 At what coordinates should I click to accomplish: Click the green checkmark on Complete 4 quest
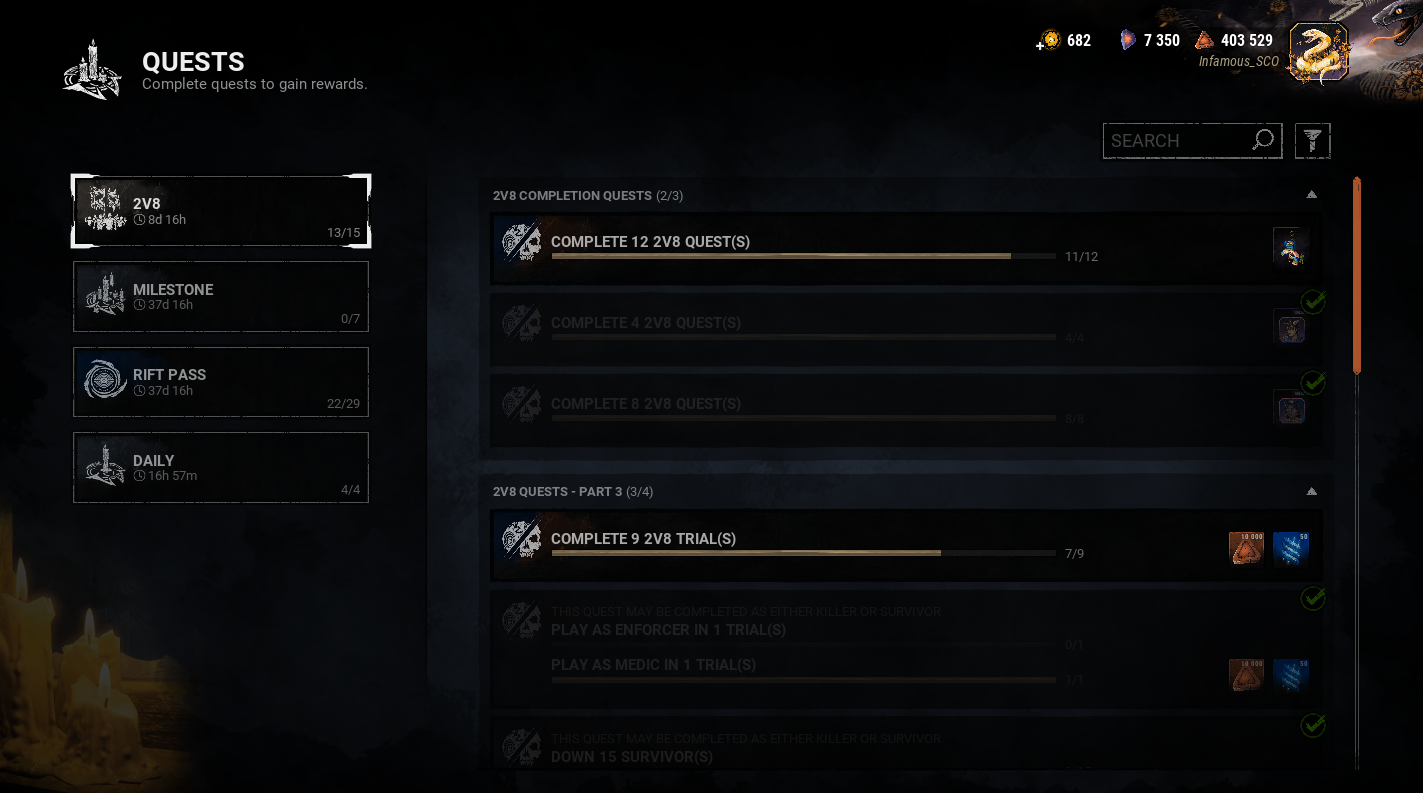[x=1314, y=301]
